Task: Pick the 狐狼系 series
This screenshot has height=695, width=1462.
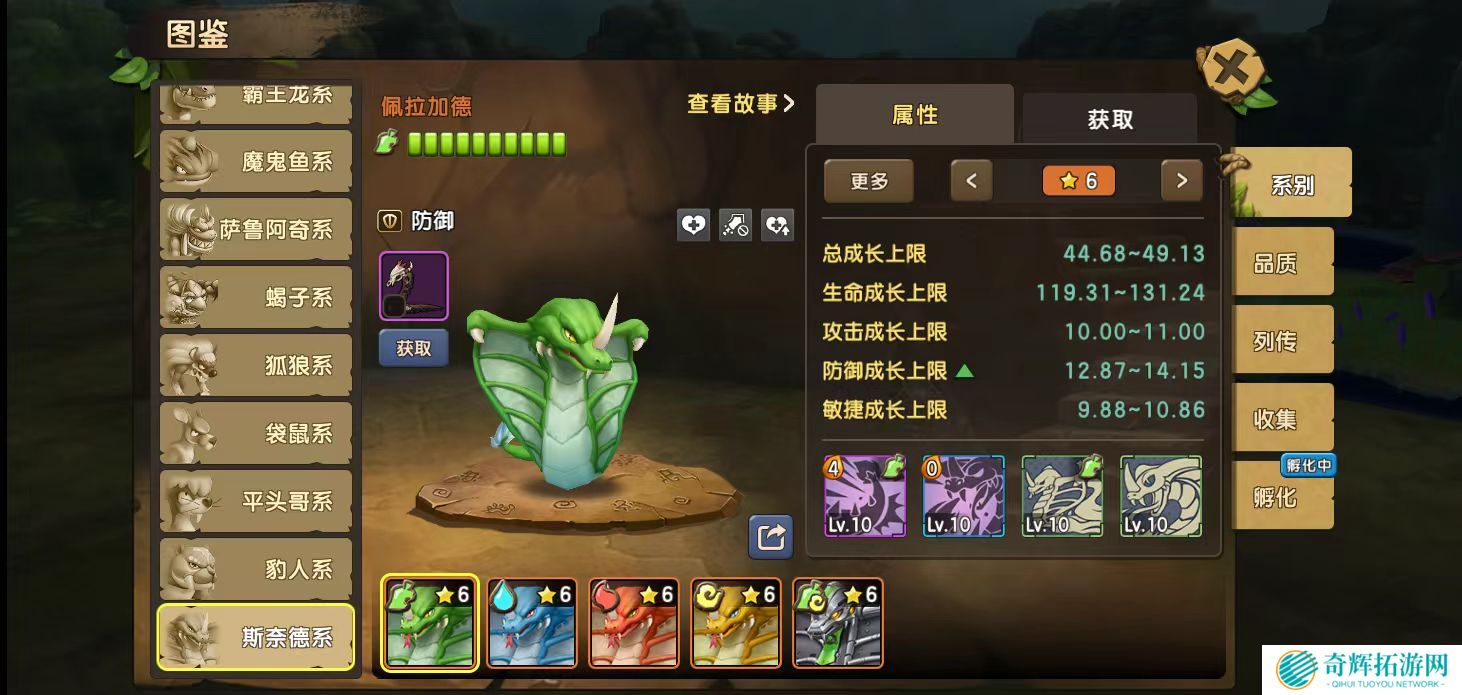Action: (256, 365)
